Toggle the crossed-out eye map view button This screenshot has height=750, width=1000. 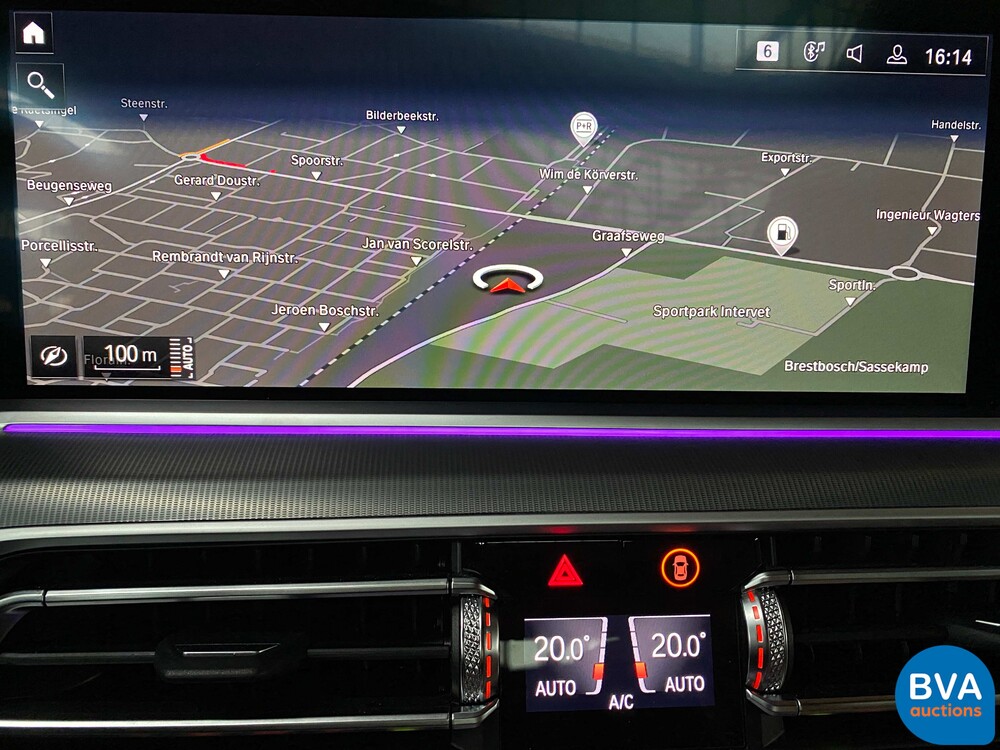point(52,356)
